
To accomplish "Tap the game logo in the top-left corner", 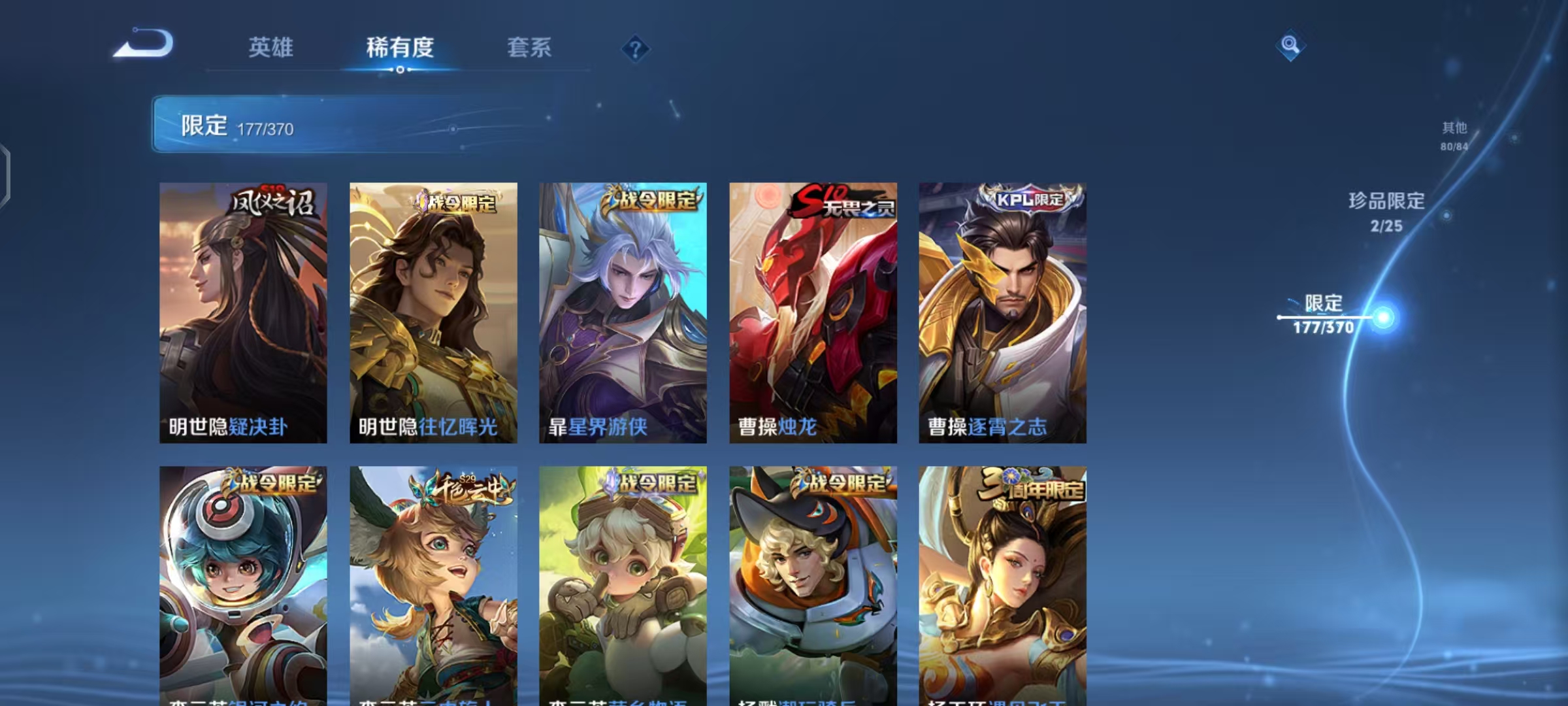I will [x=145, y=44].
